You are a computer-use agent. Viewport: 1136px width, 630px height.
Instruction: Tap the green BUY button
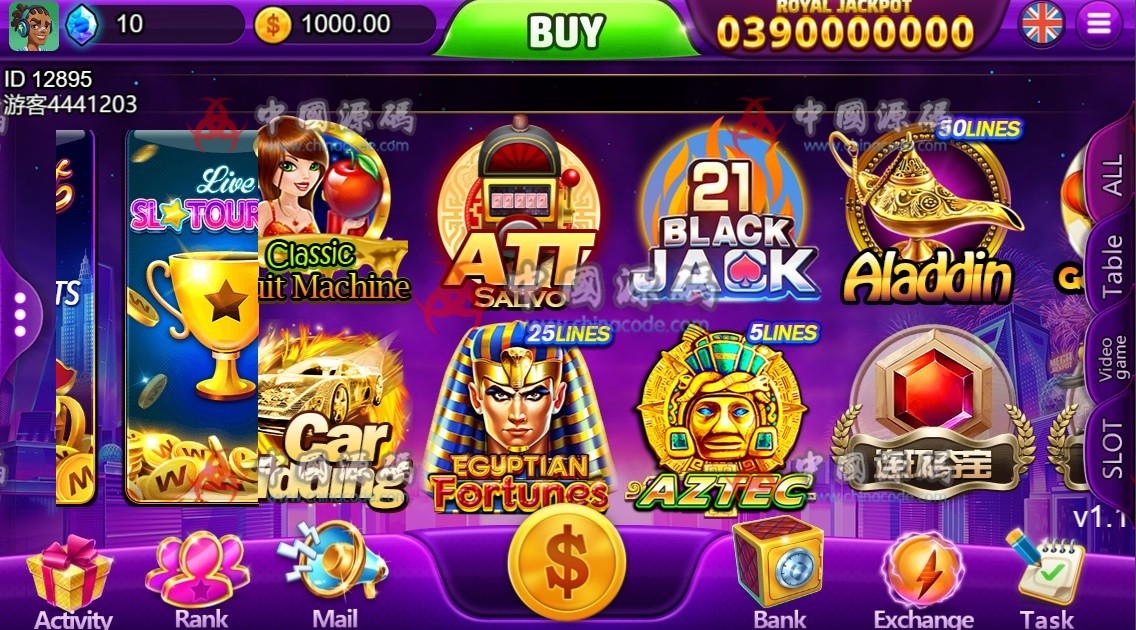pos(565,31)
